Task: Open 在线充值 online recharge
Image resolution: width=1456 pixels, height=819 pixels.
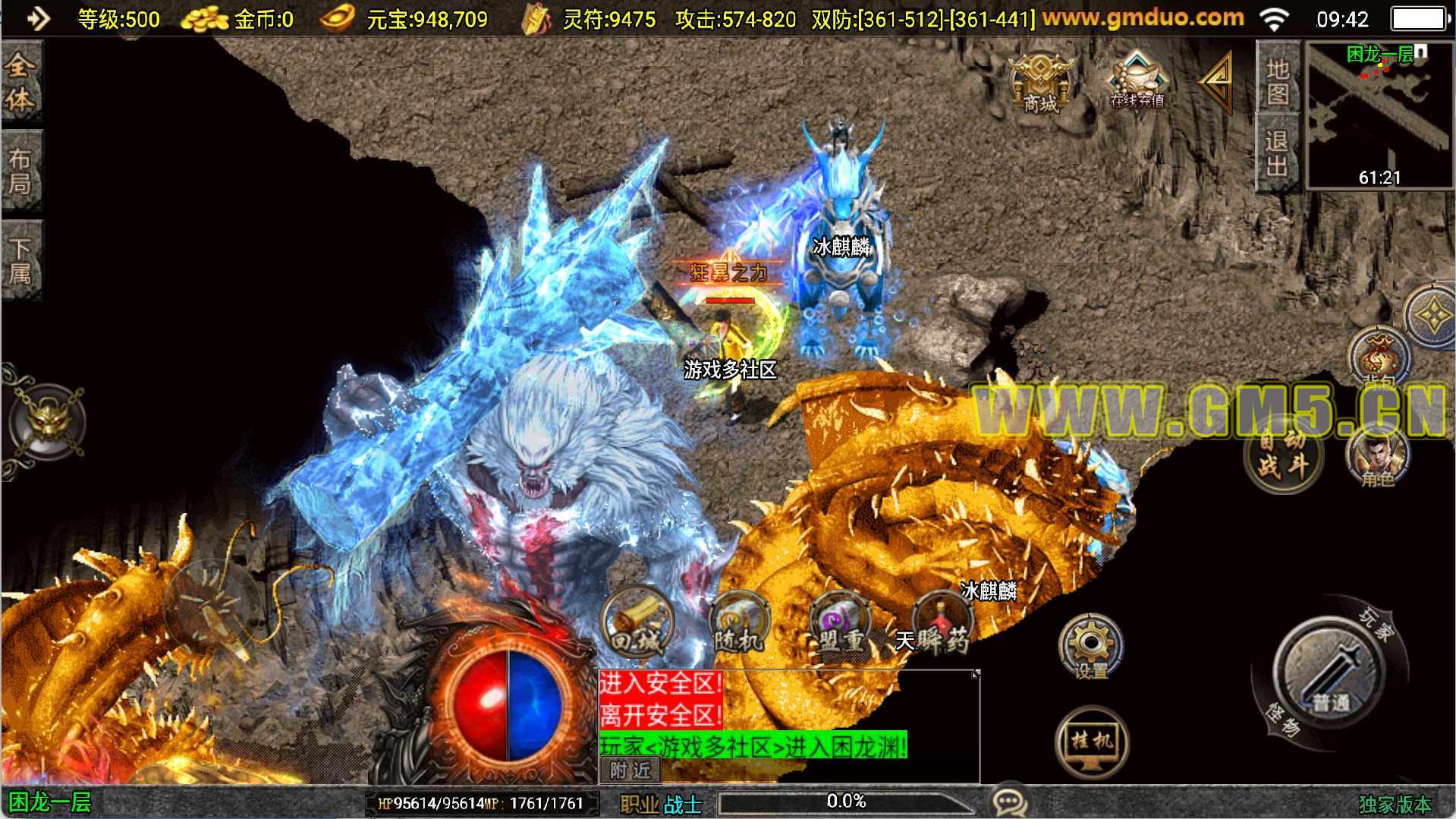Action: 1137,81
